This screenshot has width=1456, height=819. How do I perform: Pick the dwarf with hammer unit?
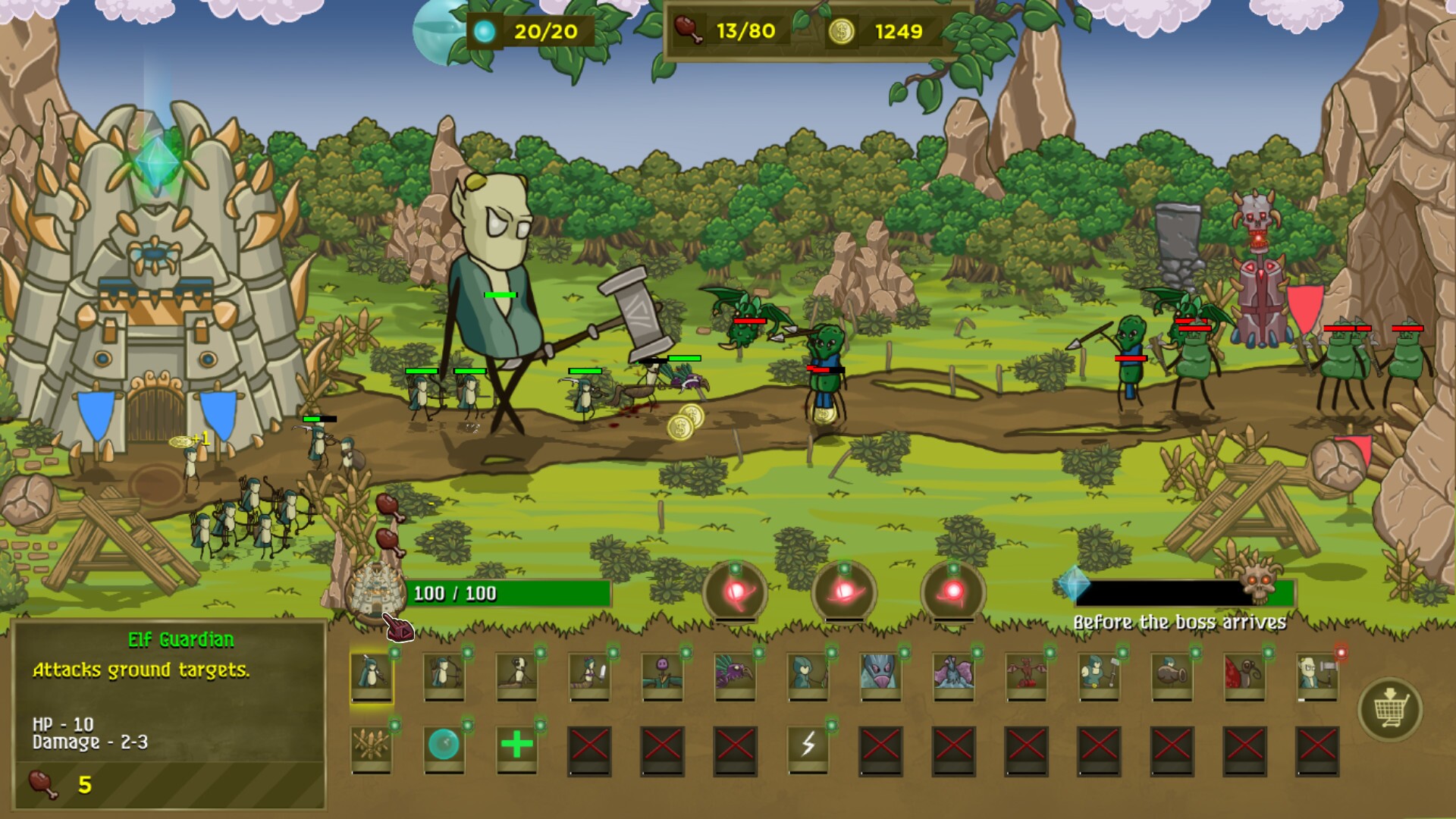1099,674
